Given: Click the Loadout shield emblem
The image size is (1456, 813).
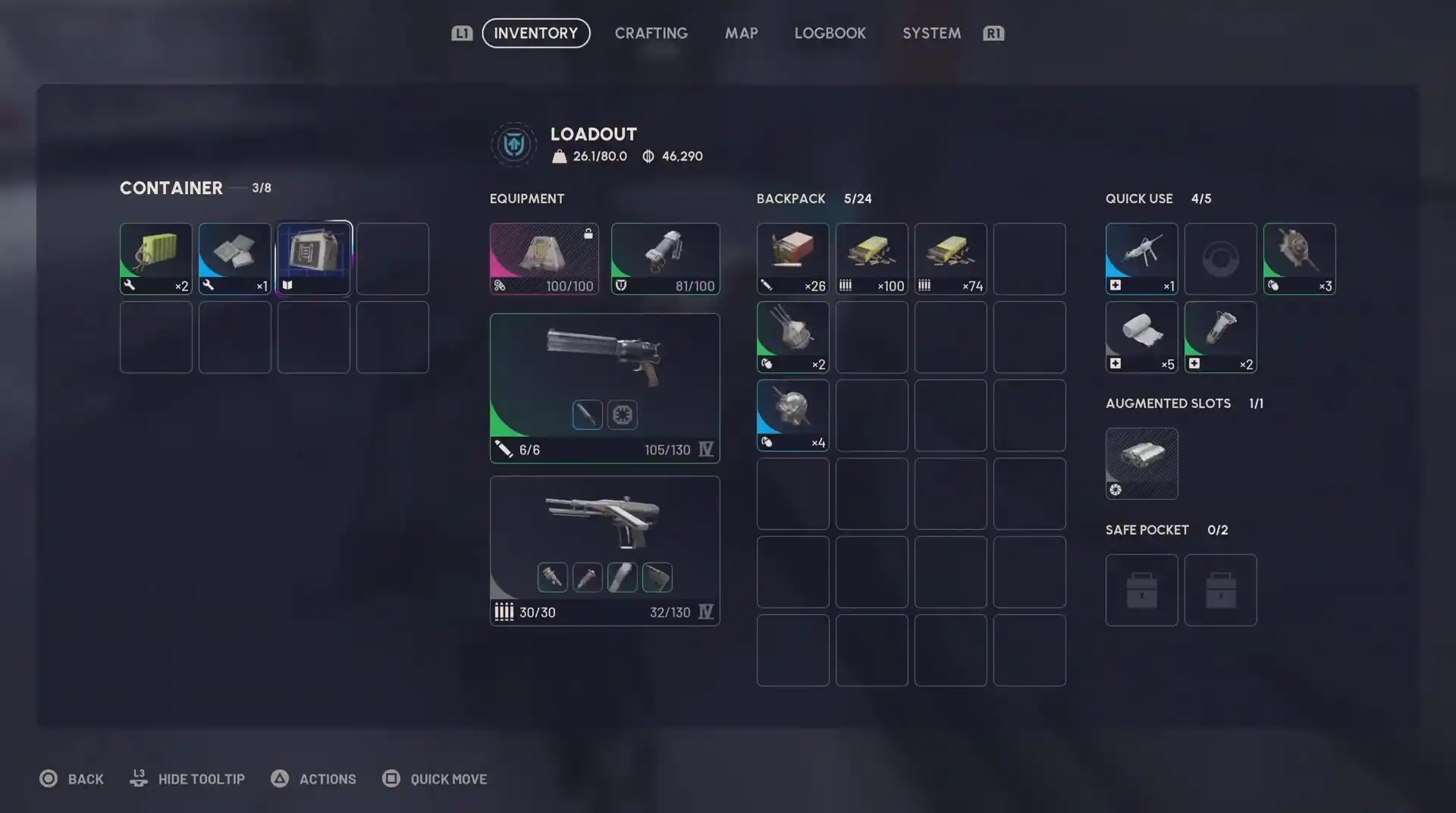Looking at the screenshot, I should [x=514, y=144].
